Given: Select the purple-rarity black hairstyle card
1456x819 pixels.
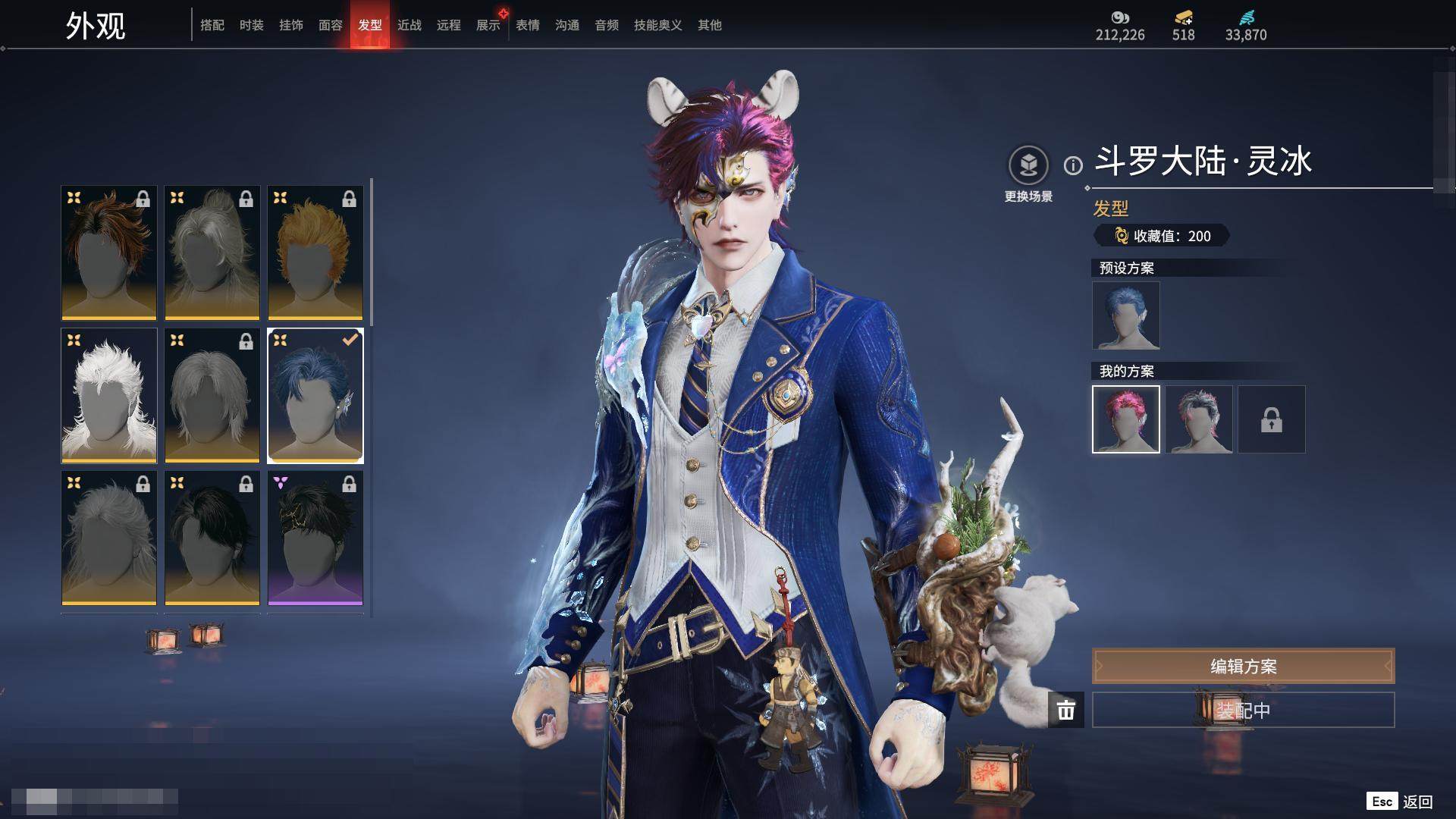Looking at the screenshot, I should click(315, 538).
